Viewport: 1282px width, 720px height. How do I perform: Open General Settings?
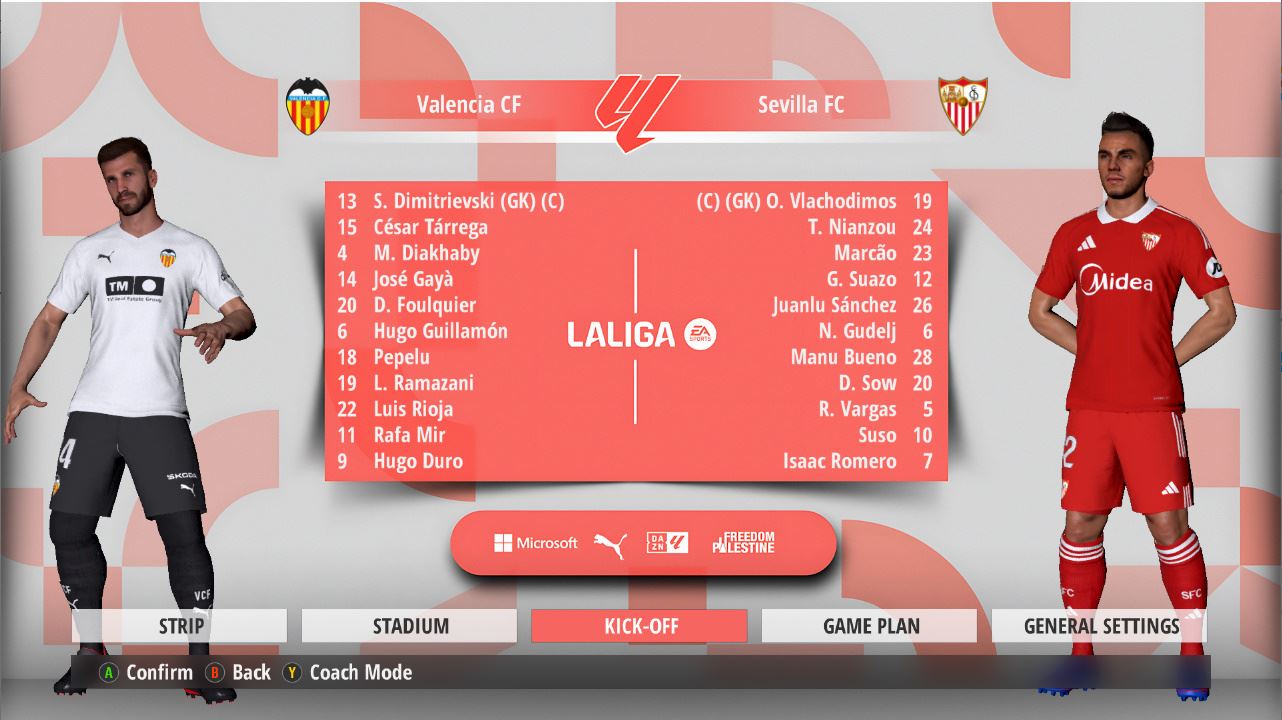tap(1100, 626)
